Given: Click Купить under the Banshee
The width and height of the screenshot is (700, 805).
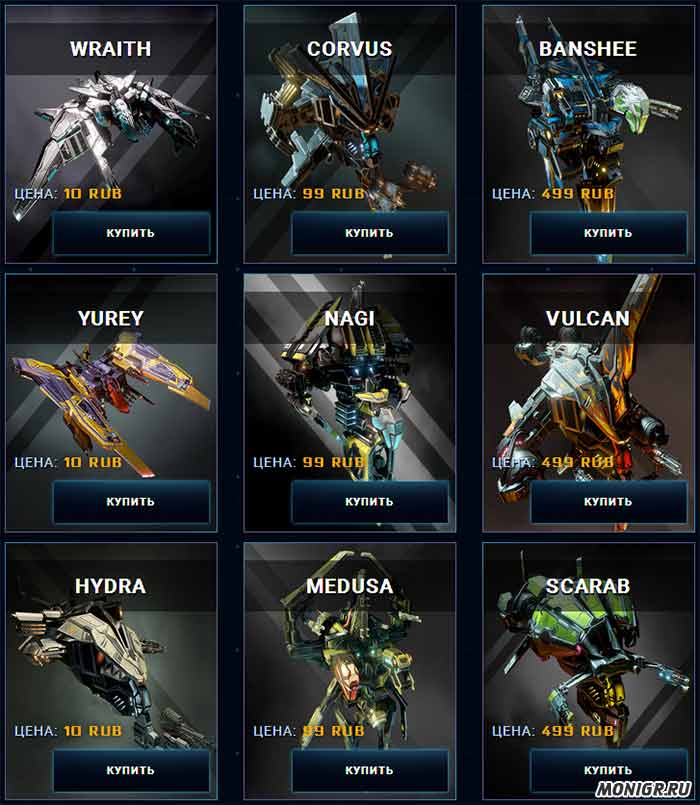Looking at the screenshot, I should coord(608,233).
